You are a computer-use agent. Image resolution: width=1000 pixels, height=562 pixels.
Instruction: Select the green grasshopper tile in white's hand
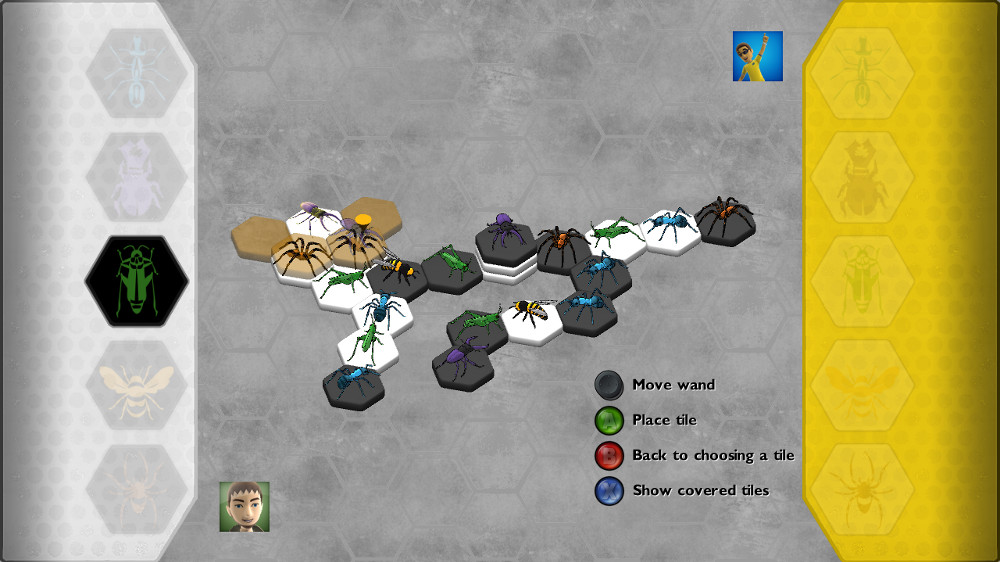click(x=137, y=281)
